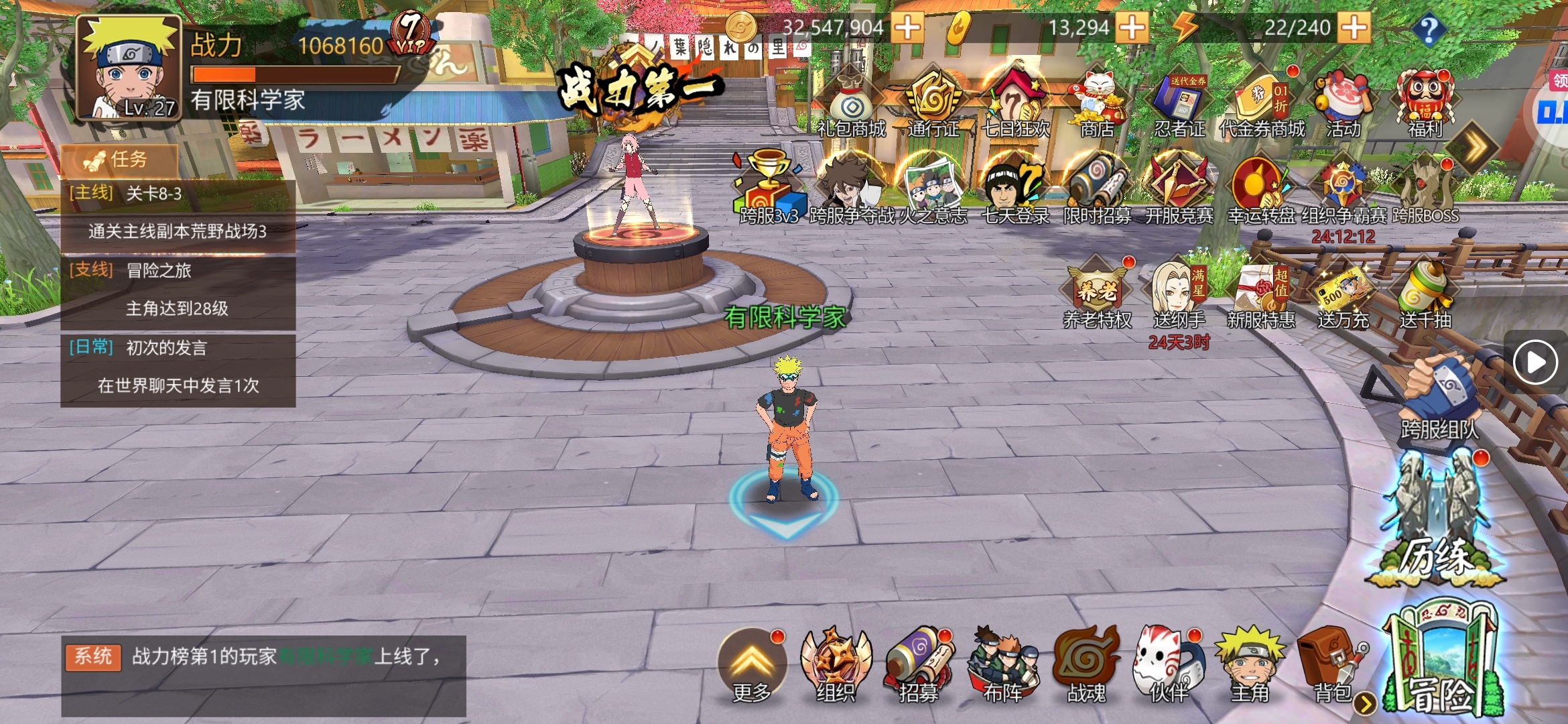Image resolution: width=1568 pixels, height=724 pixels.
Task: Open the 主角 character screen
Action: pos(1250,664)
